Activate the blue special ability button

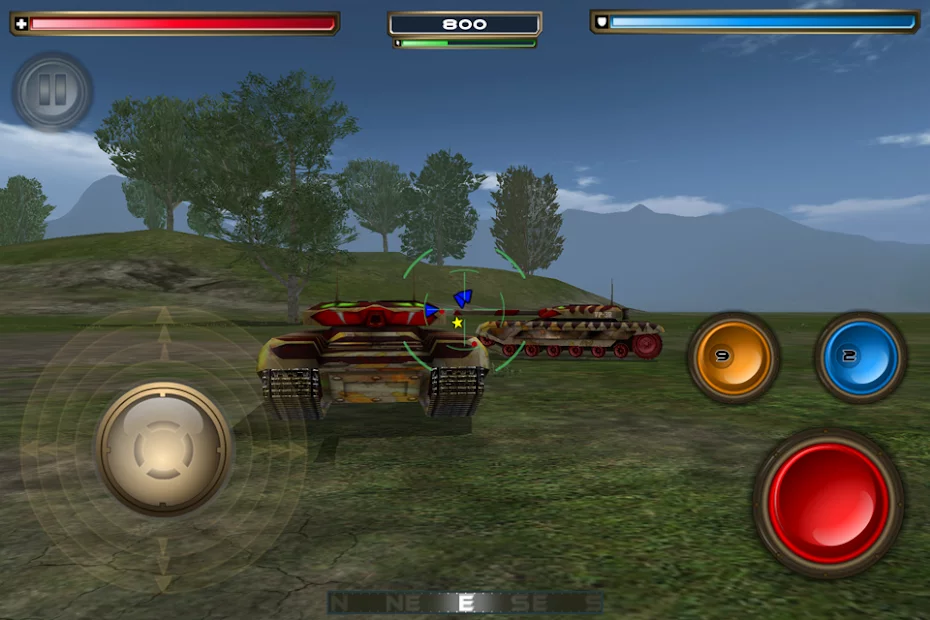point(860,357)
